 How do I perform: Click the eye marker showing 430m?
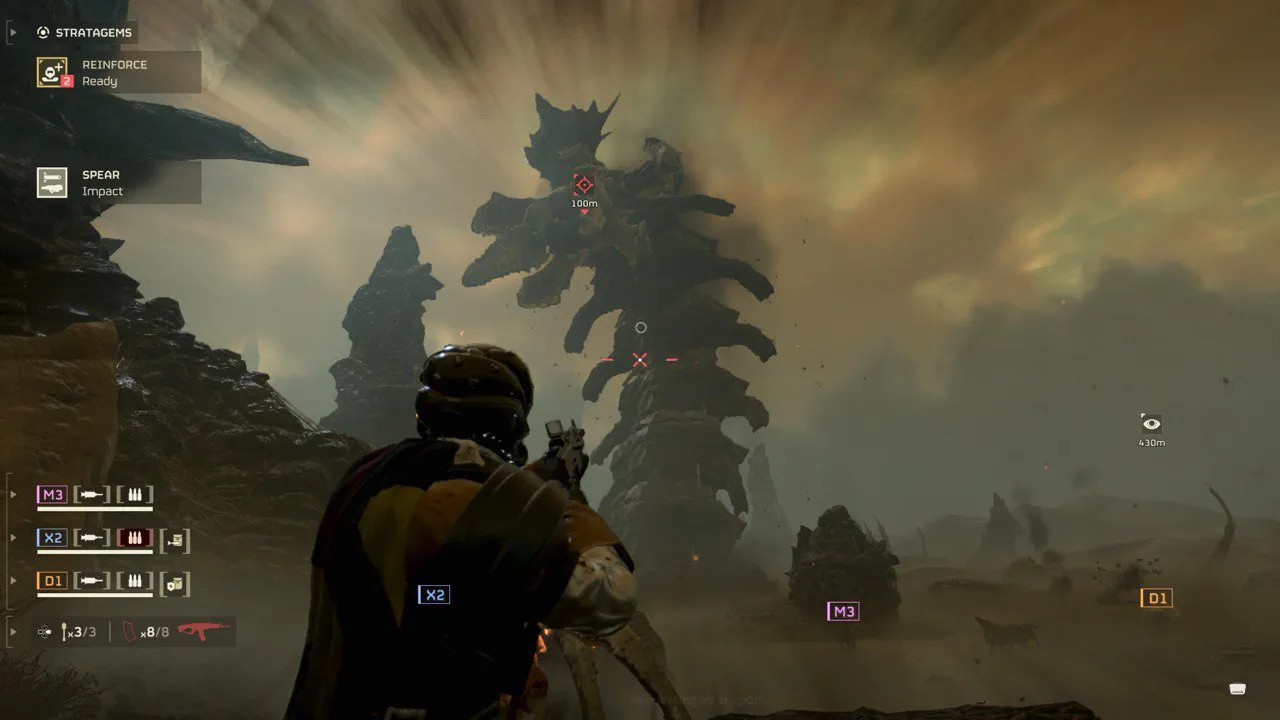point(1150,423)
